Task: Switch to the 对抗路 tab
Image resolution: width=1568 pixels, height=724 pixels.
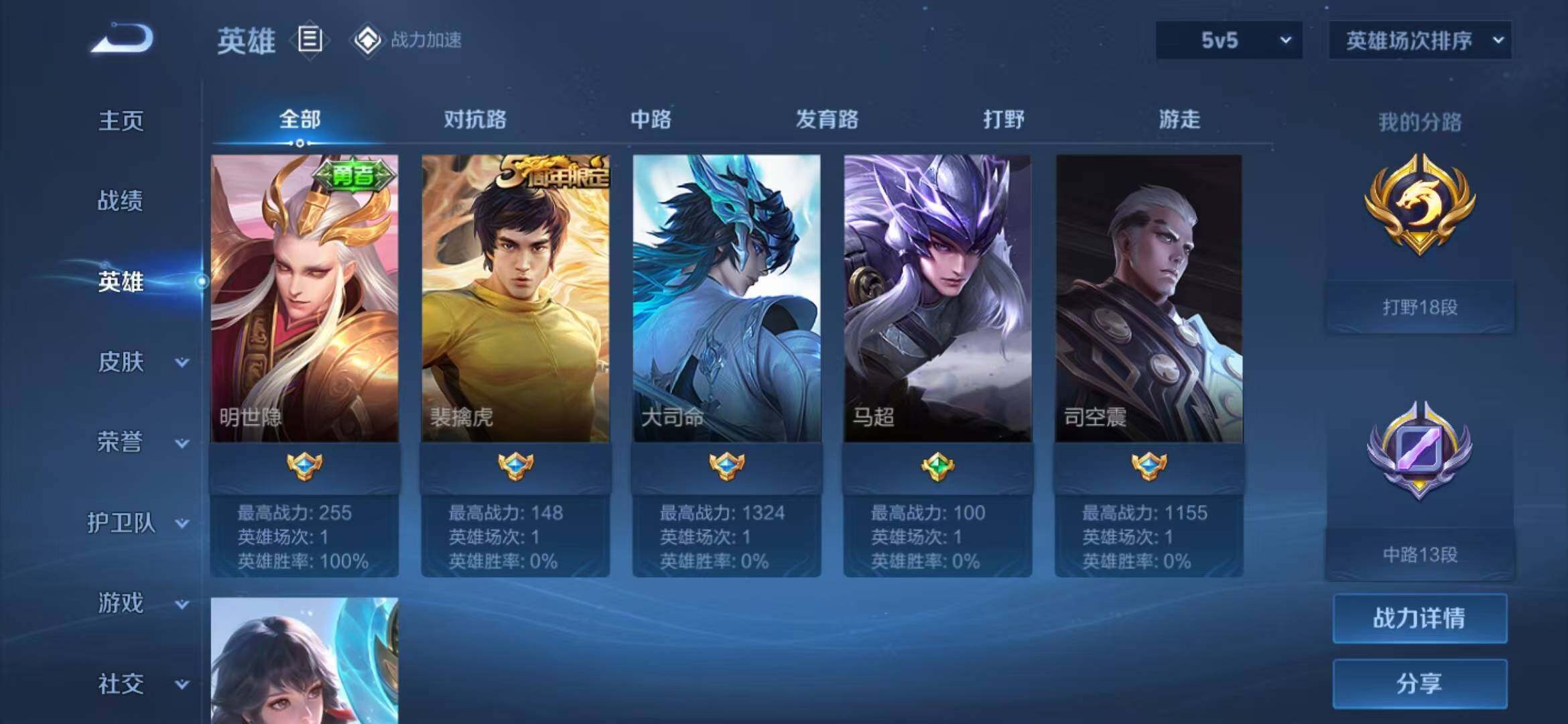Action: (x=475, y=120)
